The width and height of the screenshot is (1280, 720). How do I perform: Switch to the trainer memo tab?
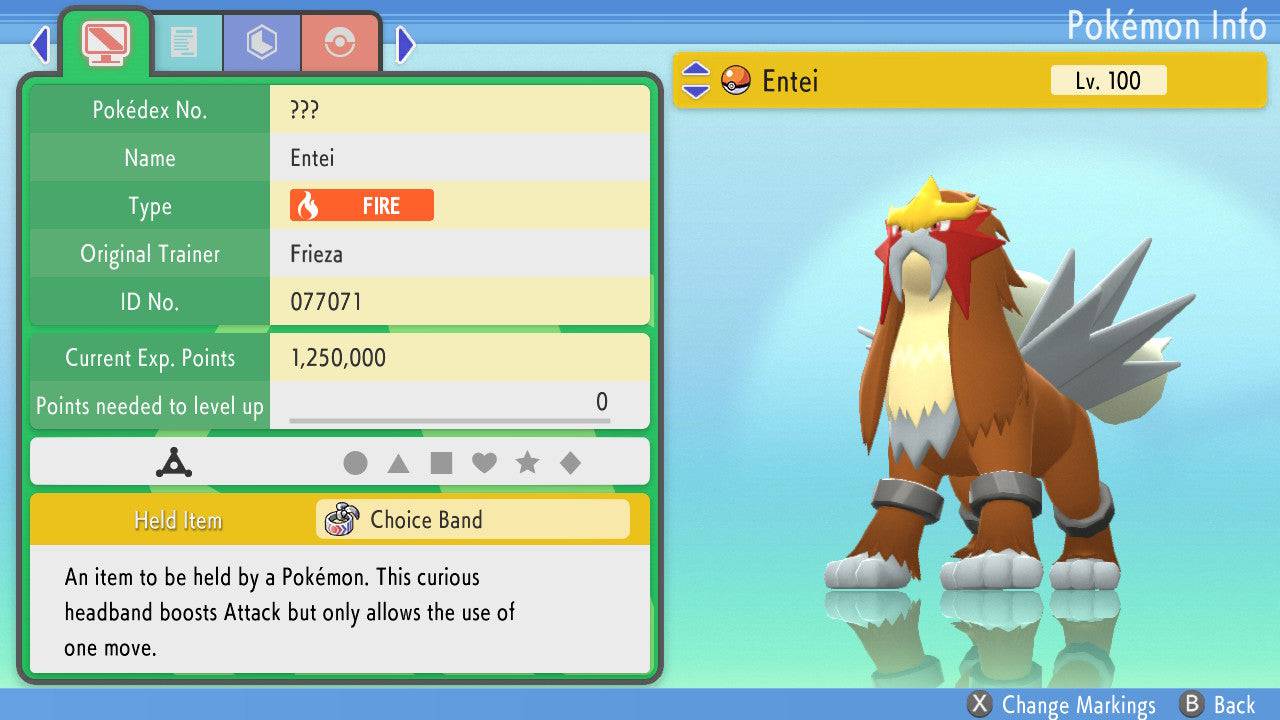pos(183,42)
